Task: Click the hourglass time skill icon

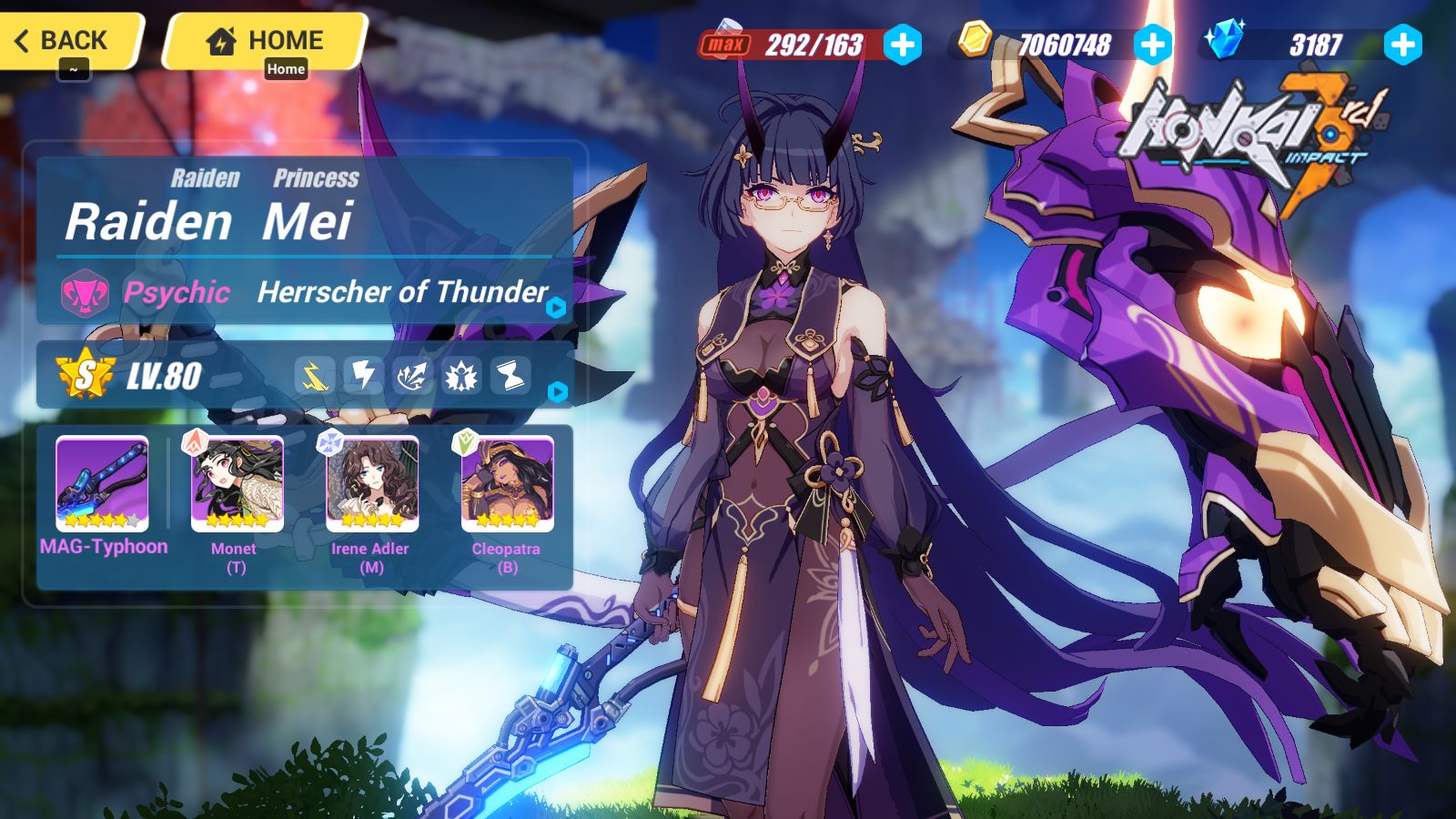Action: pos(511,375)
